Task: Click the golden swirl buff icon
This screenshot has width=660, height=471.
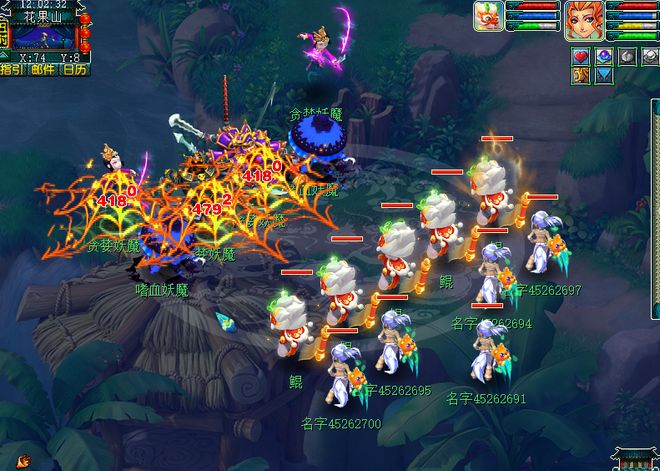Action: tap(581, 75)
